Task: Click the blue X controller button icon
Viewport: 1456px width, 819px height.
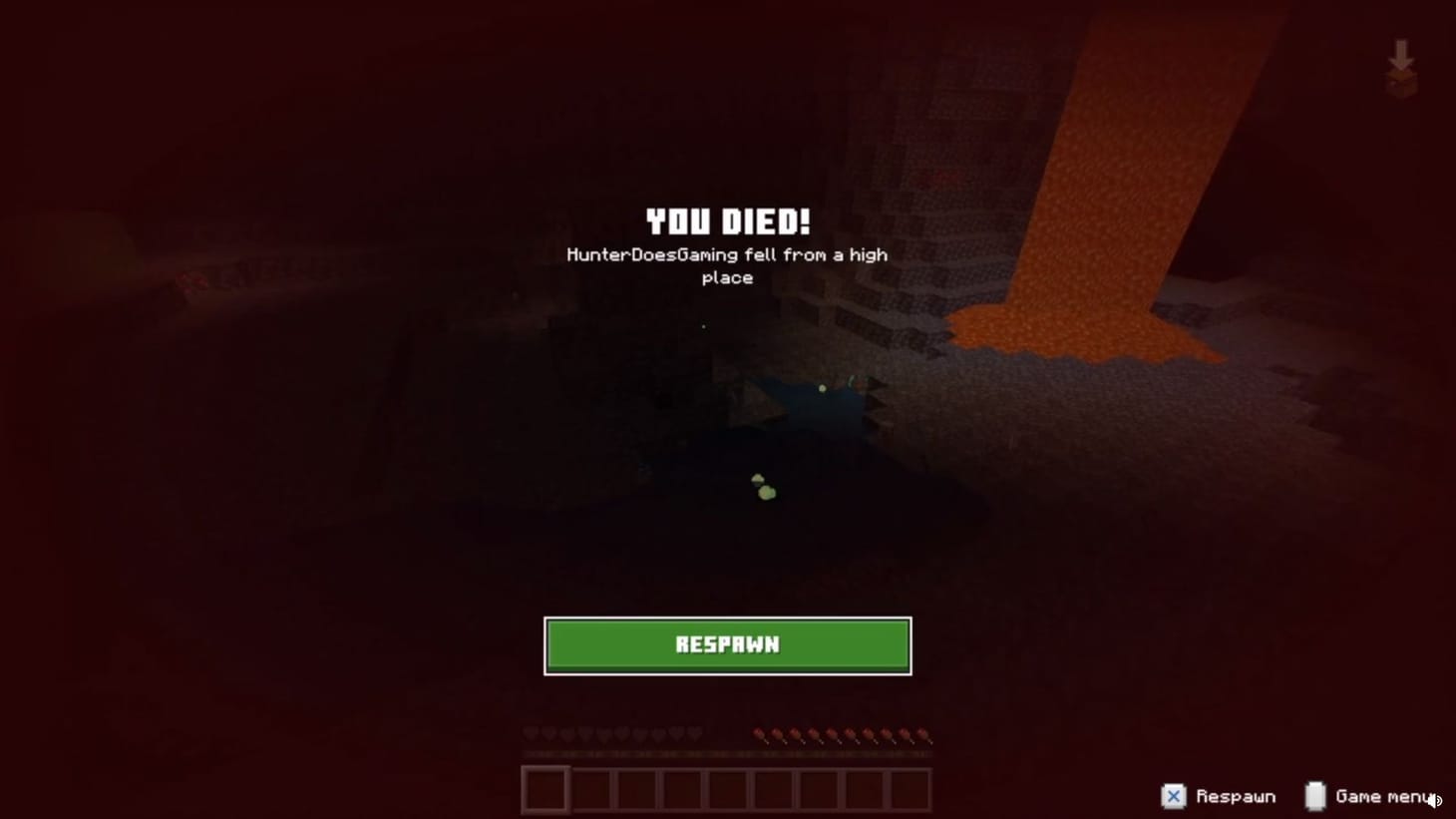Action: [x=1173, y=796]
